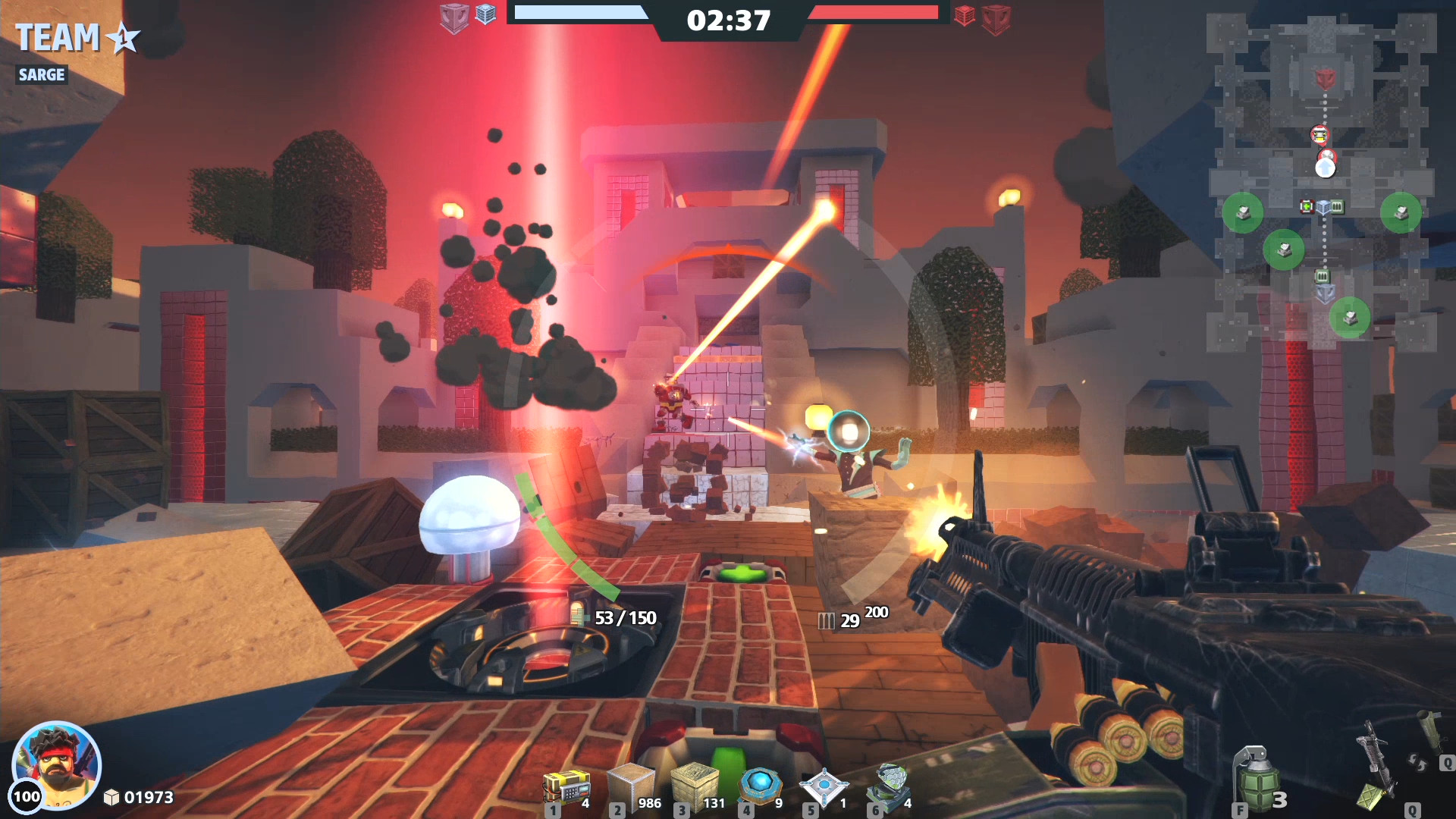
Task: Click the player marker on the minimap
Action: click(1326, 167)
